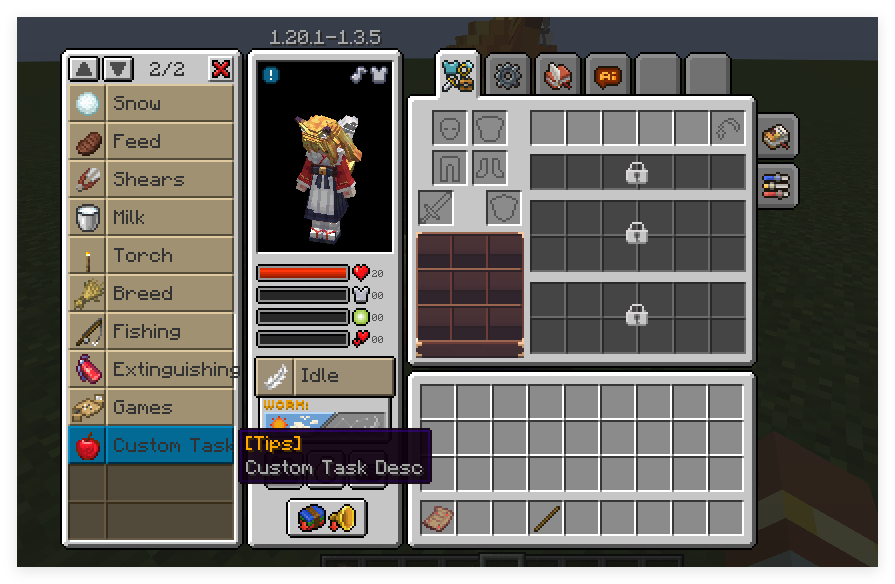895x584 pixels.
Task: Pick the Shears task
Action: pos(152,180)
